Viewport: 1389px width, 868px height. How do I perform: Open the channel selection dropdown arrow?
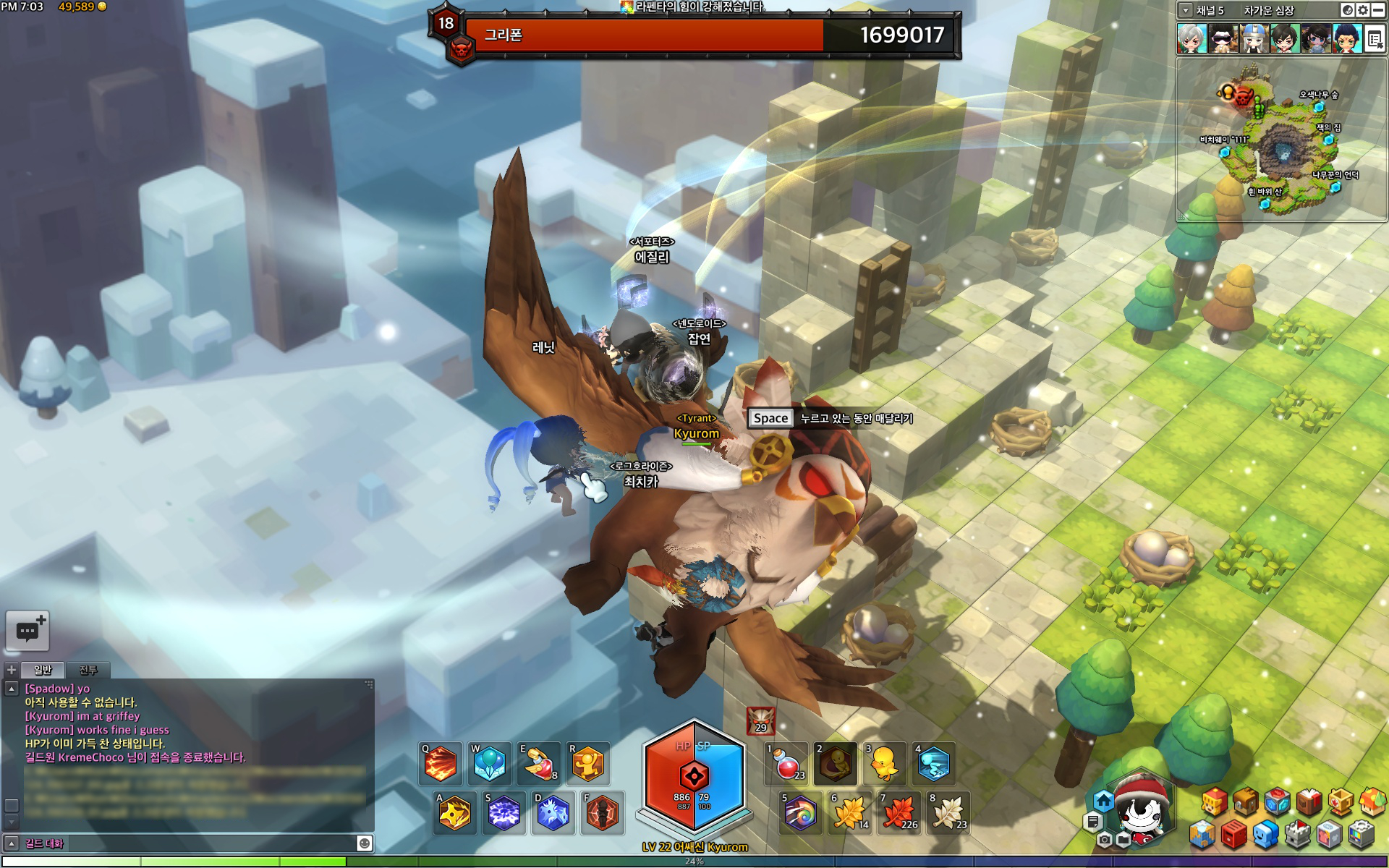1185,10
